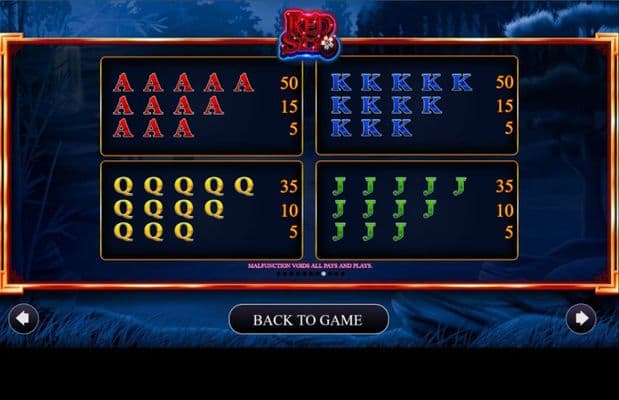Click the Back to Game button
This screenshot has height=400, width=619.
(x=308, y=320)
